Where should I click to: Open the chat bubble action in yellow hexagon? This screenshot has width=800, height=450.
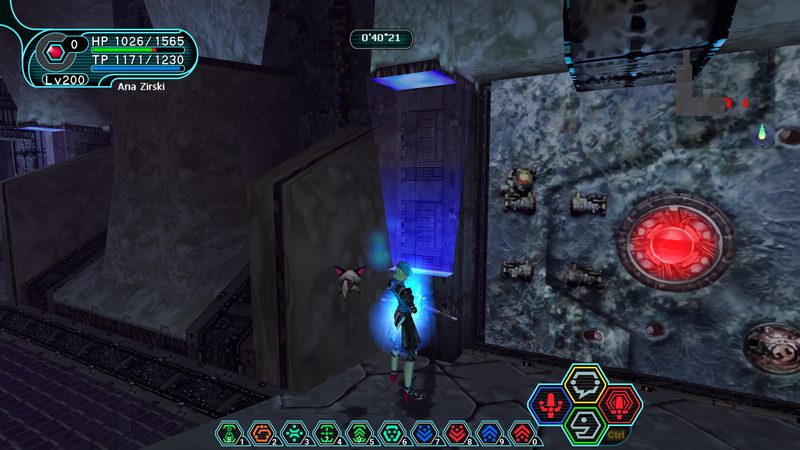(x=583, y=384)
